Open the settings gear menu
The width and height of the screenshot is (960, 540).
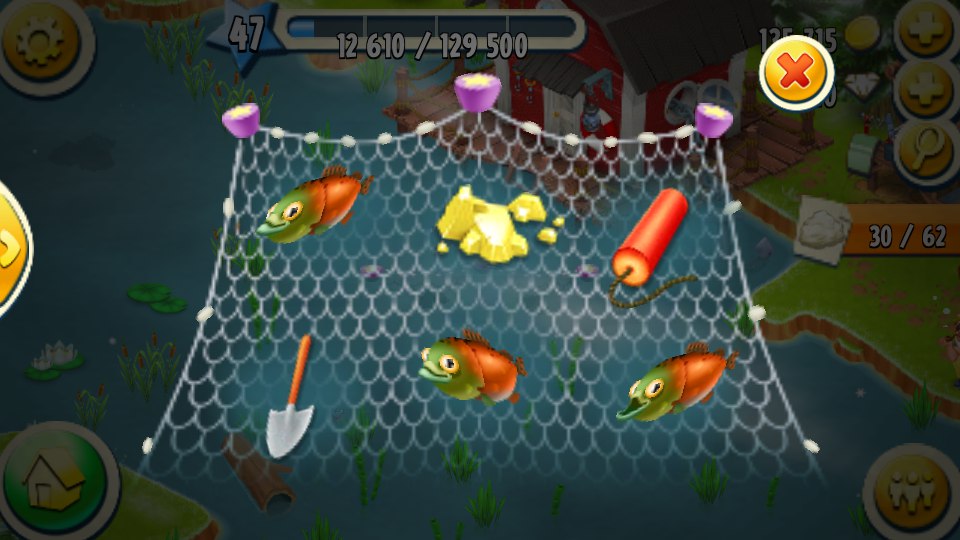[x=40, y=40]
